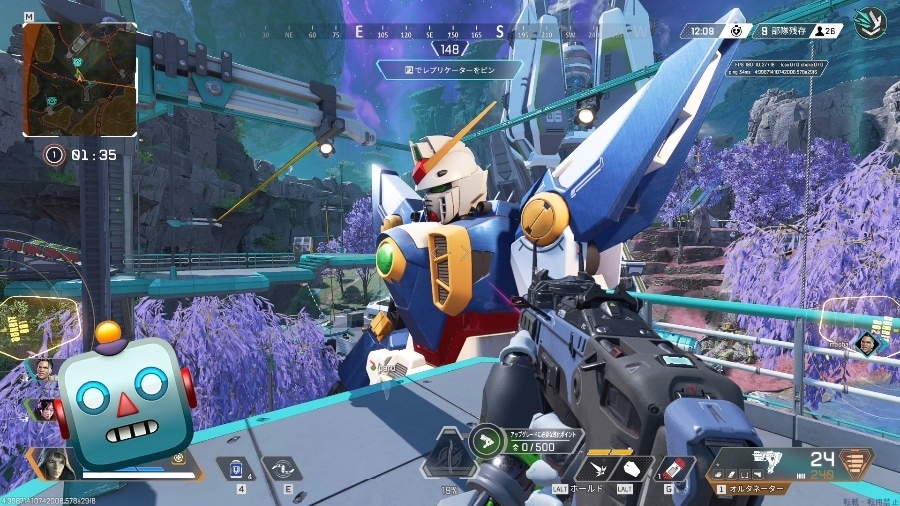
Task: Select the shield cell item slot
Action: click(233, 467)
